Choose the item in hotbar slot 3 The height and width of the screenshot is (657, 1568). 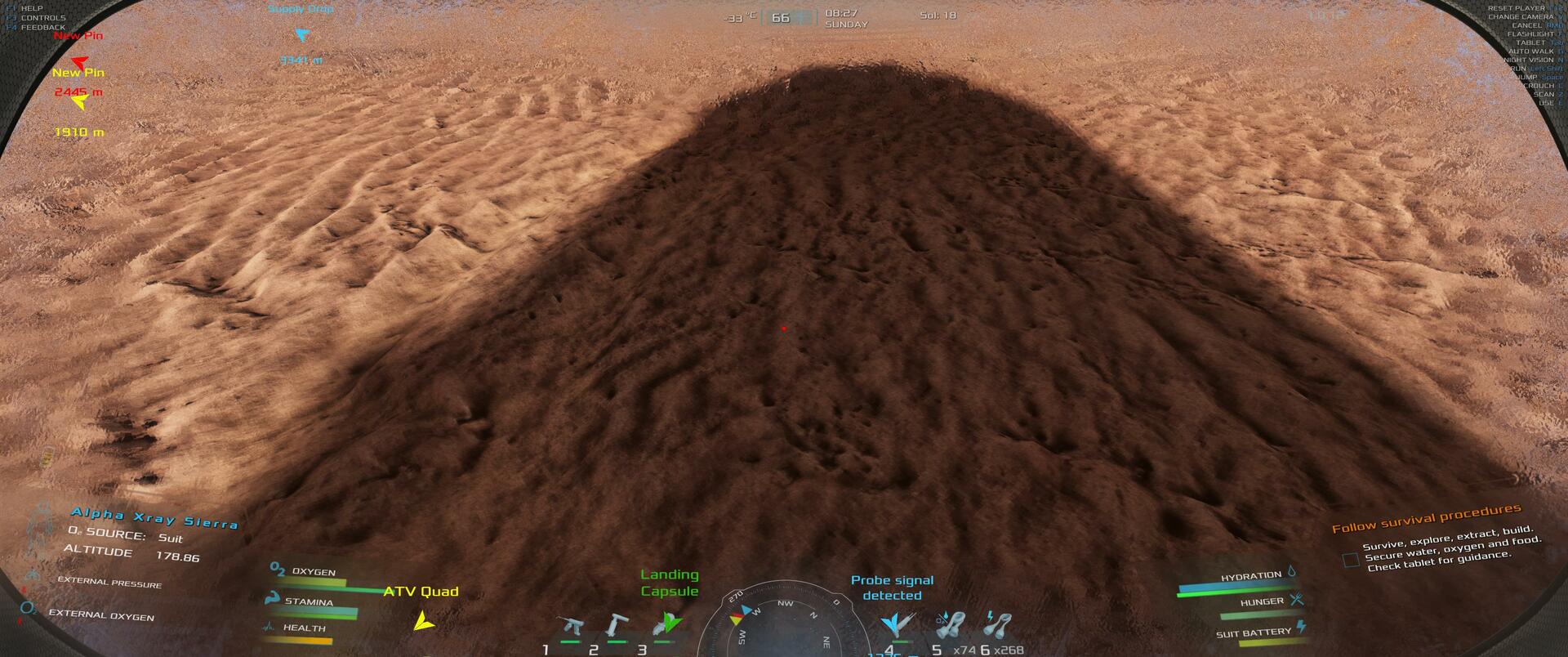666,625
